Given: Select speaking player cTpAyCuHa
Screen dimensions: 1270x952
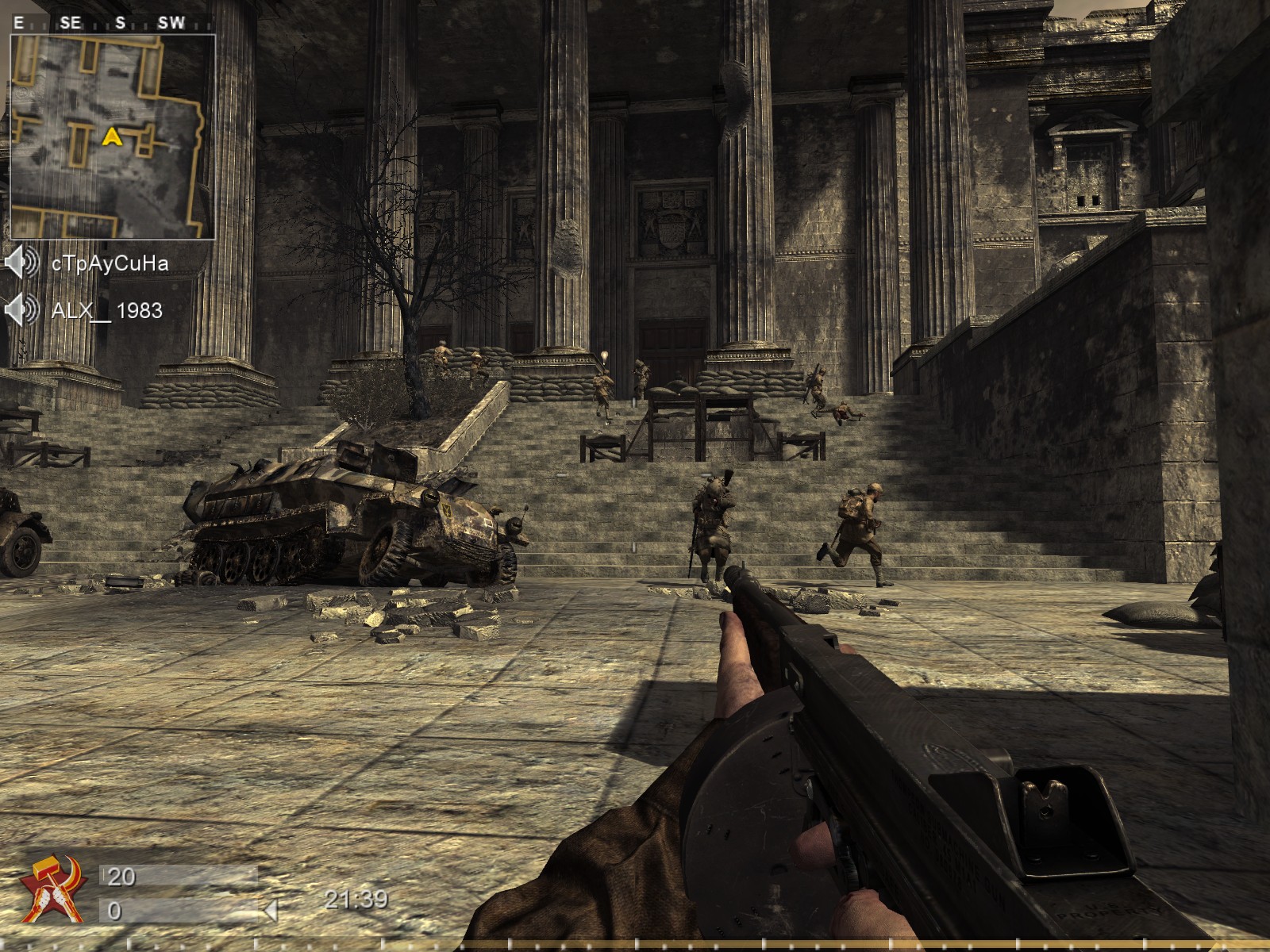Looking at the screenshot, I should point(110,263).
